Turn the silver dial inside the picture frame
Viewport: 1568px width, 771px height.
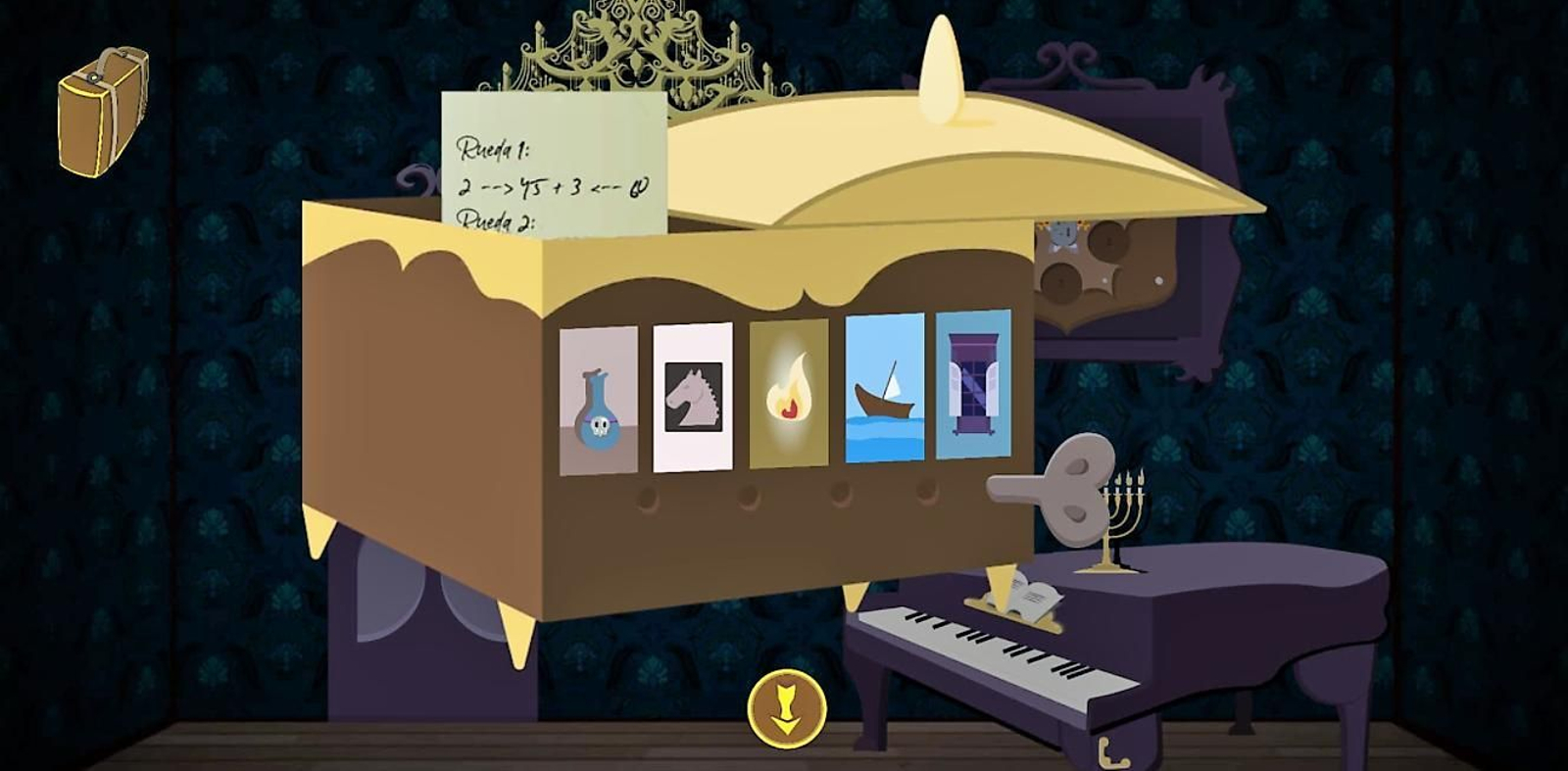click(x=1061, y=233)
